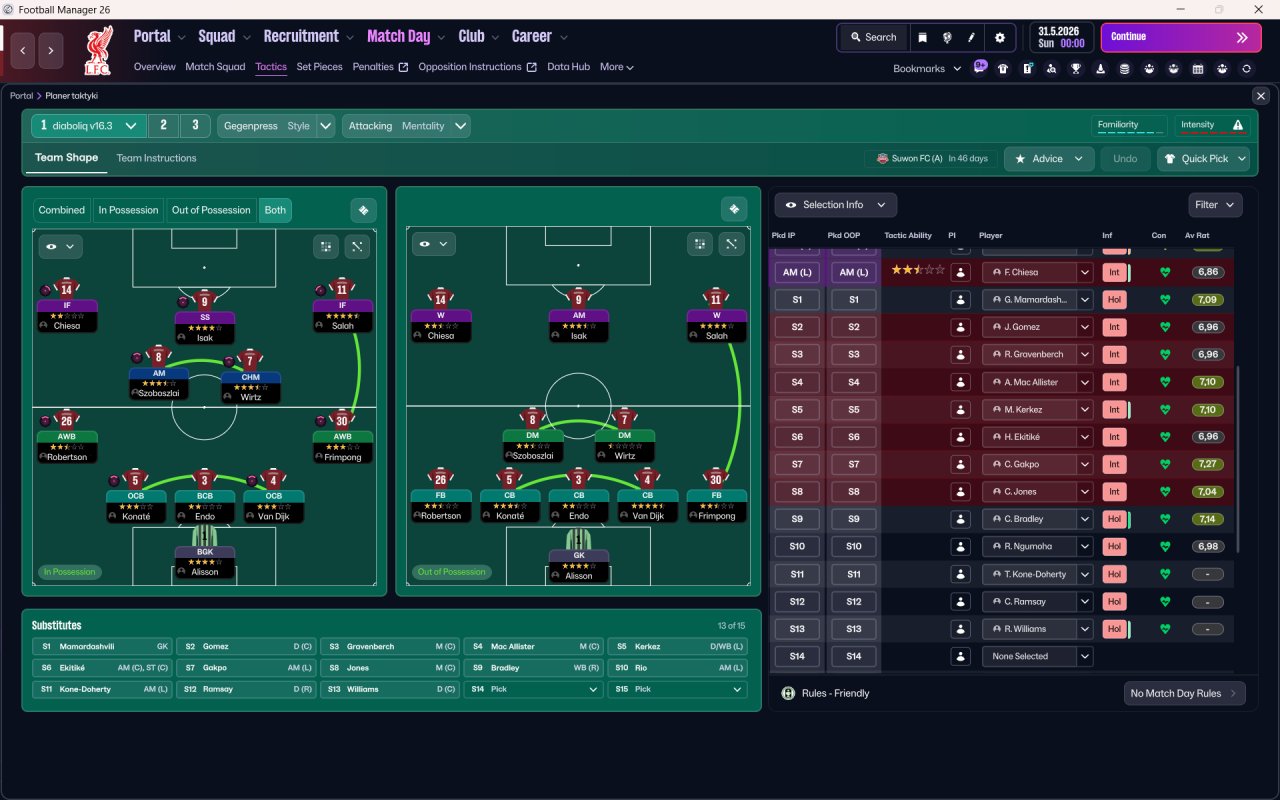The height and width of the screenshot is (800, 1280).
Task: Show the Out of Possession formation view
Action: tap(211, 210)
